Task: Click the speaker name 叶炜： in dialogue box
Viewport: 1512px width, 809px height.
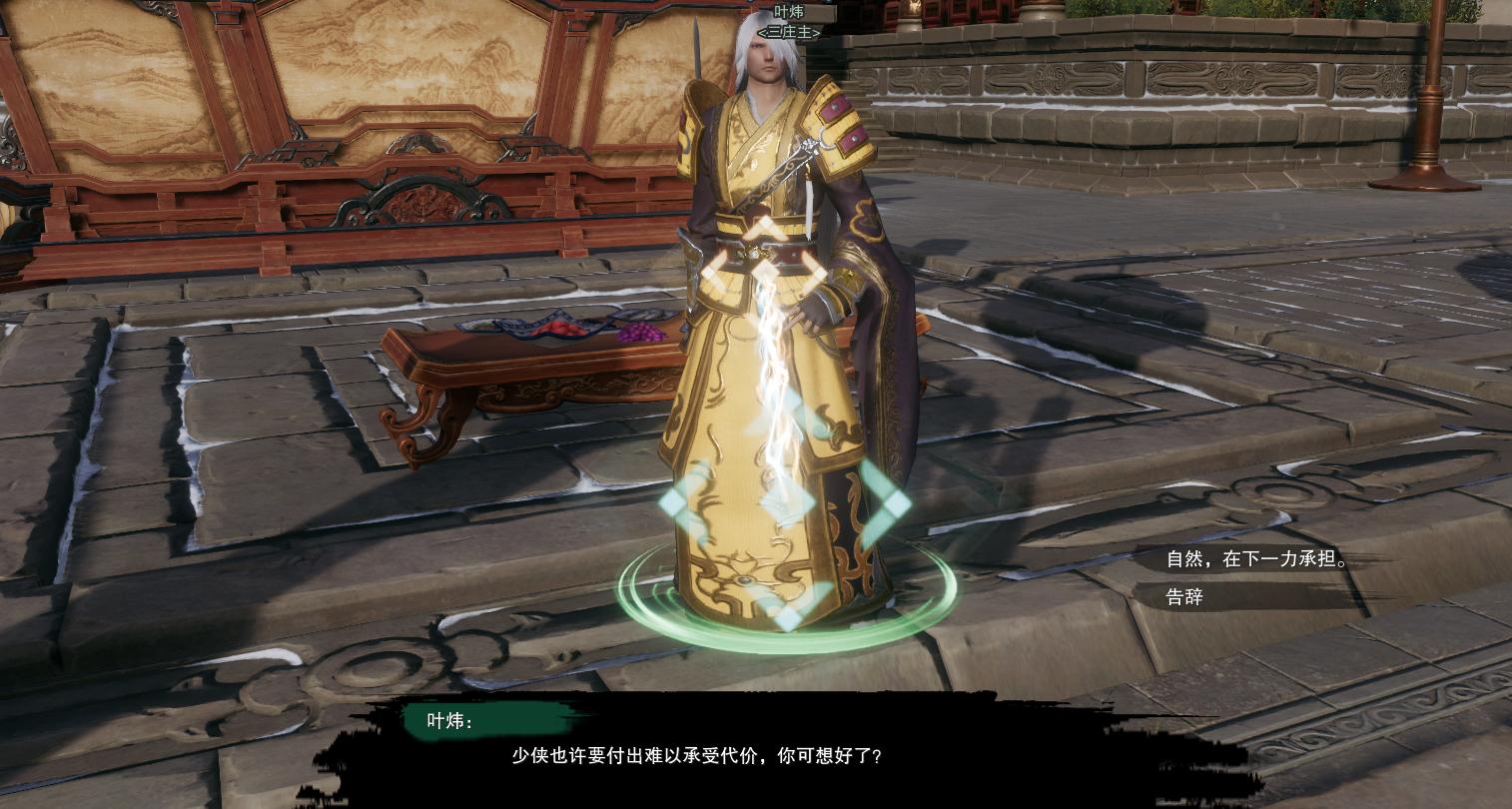Action: click(450, 721)
